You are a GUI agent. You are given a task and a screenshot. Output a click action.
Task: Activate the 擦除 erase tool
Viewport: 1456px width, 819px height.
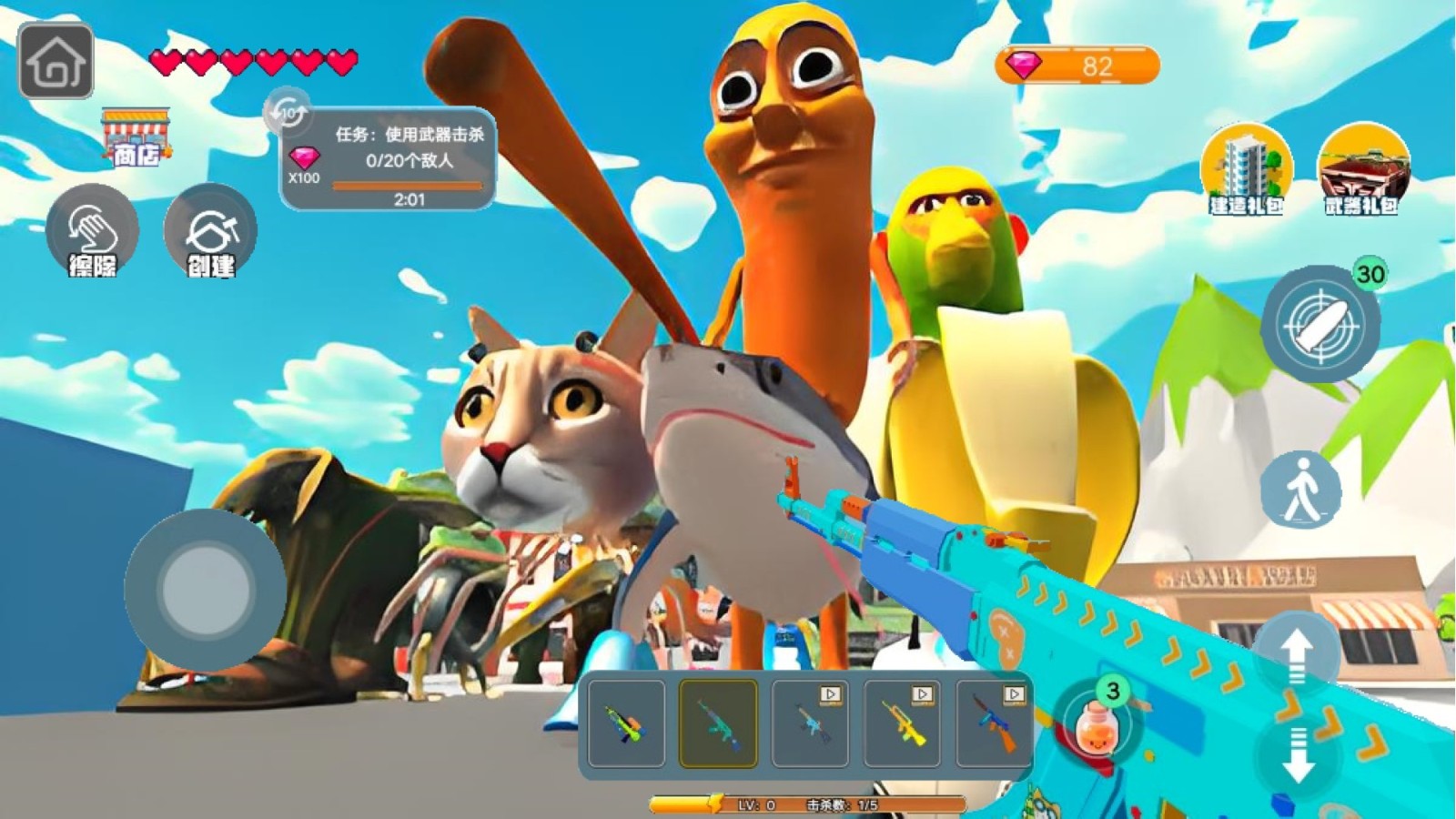click(92, 232)
